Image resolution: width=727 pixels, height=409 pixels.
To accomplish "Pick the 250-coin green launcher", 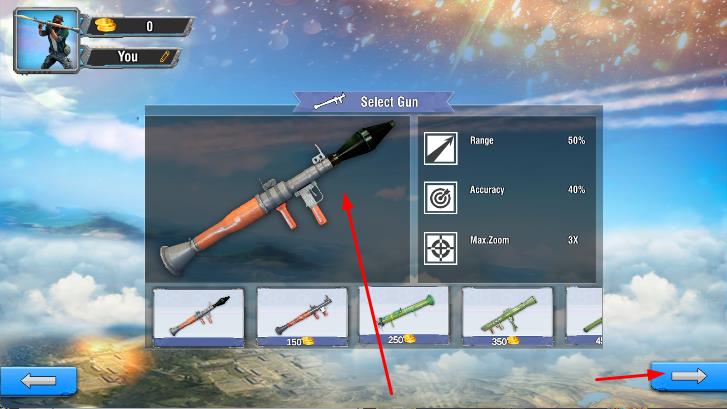I will click(x=404, y=317).
